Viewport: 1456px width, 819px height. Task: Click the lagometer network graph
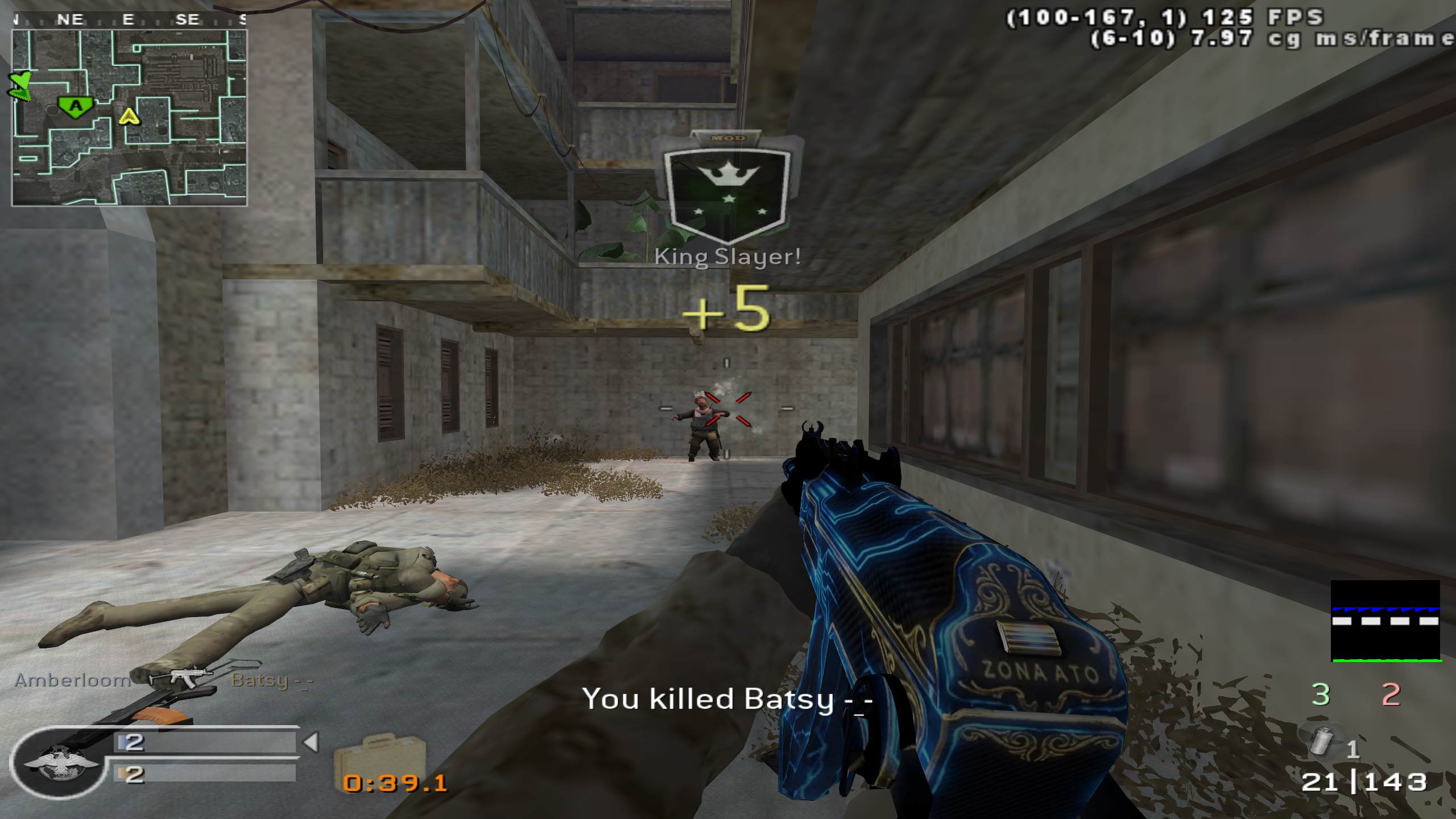pos(1385,621)
